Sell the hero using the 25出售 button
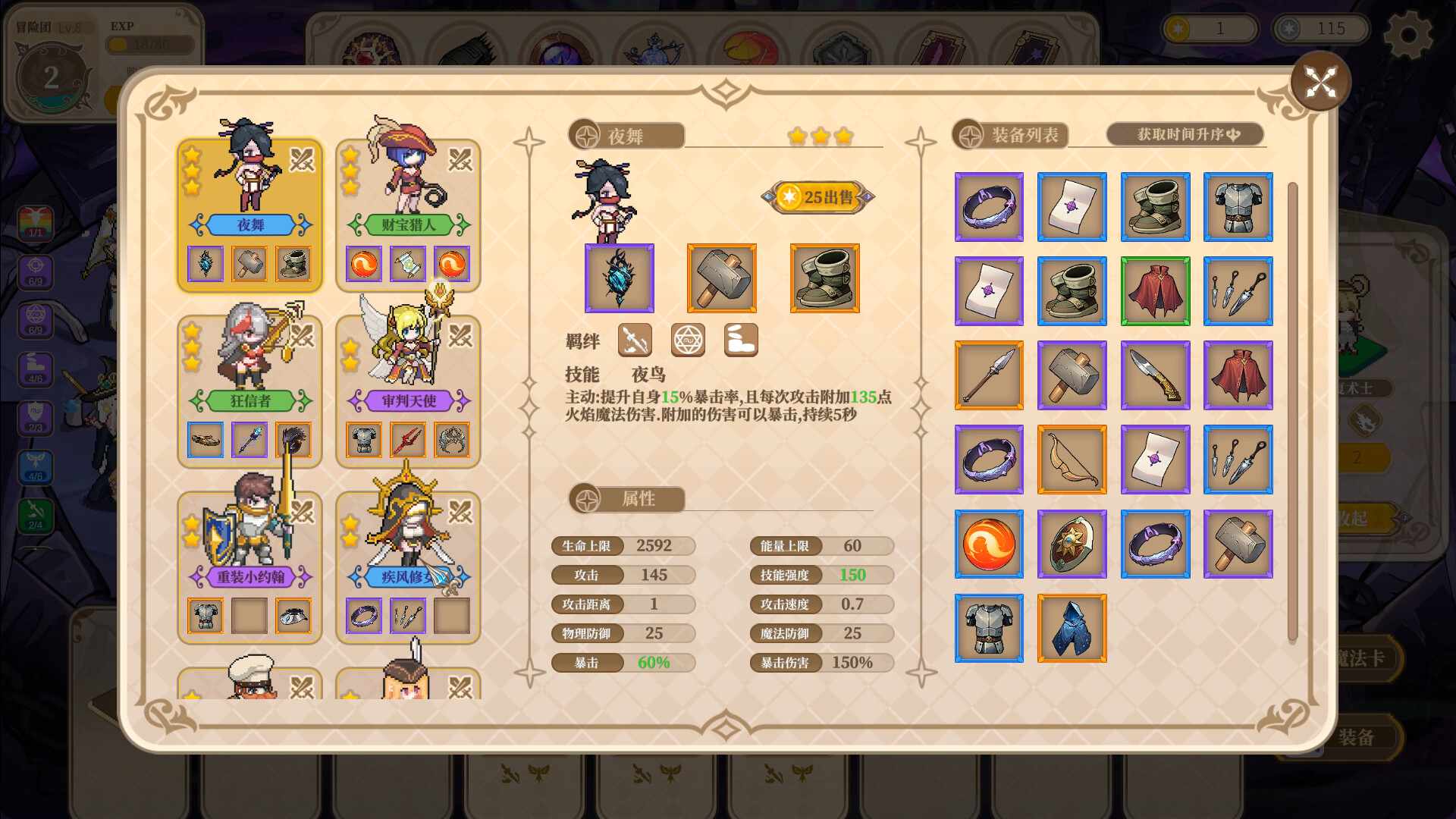The height and width of the screenshot is (819, 1456). [817, 196]
